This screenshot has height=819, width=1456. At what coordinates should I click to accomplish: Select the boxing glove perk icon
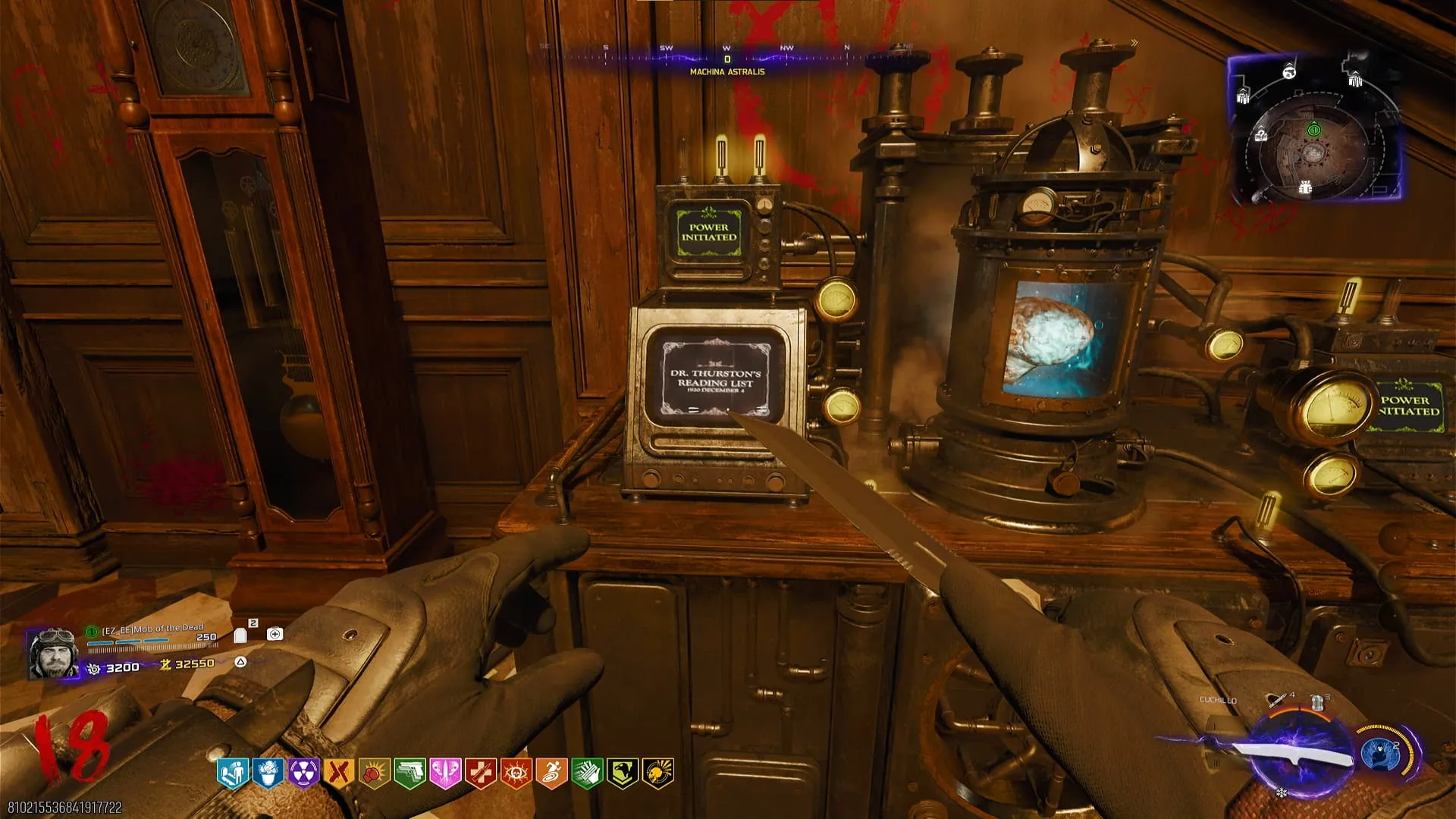click(x=374, y=773)
